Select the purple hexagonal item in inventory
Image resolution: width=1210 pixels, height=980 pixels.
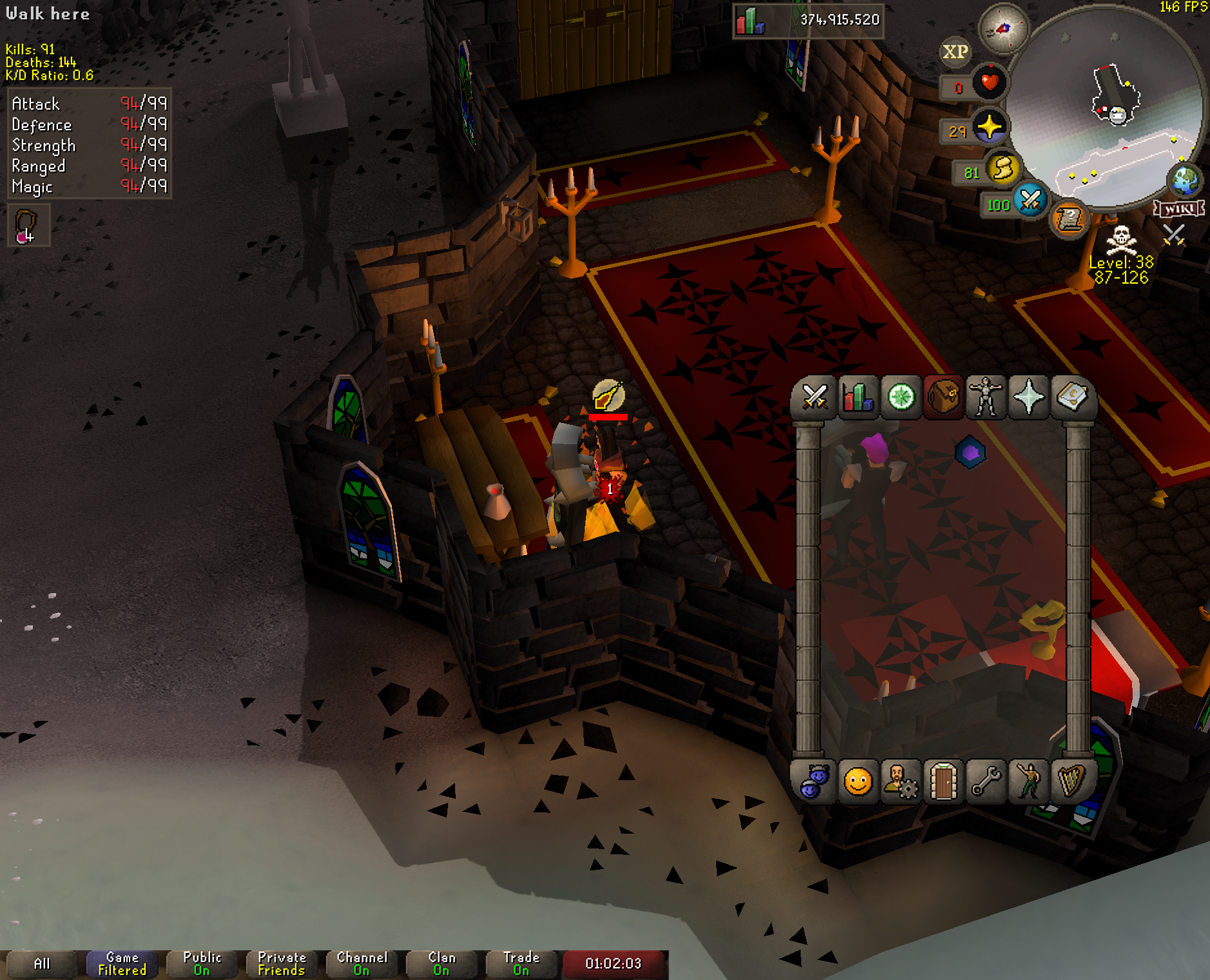coord(970,453)
